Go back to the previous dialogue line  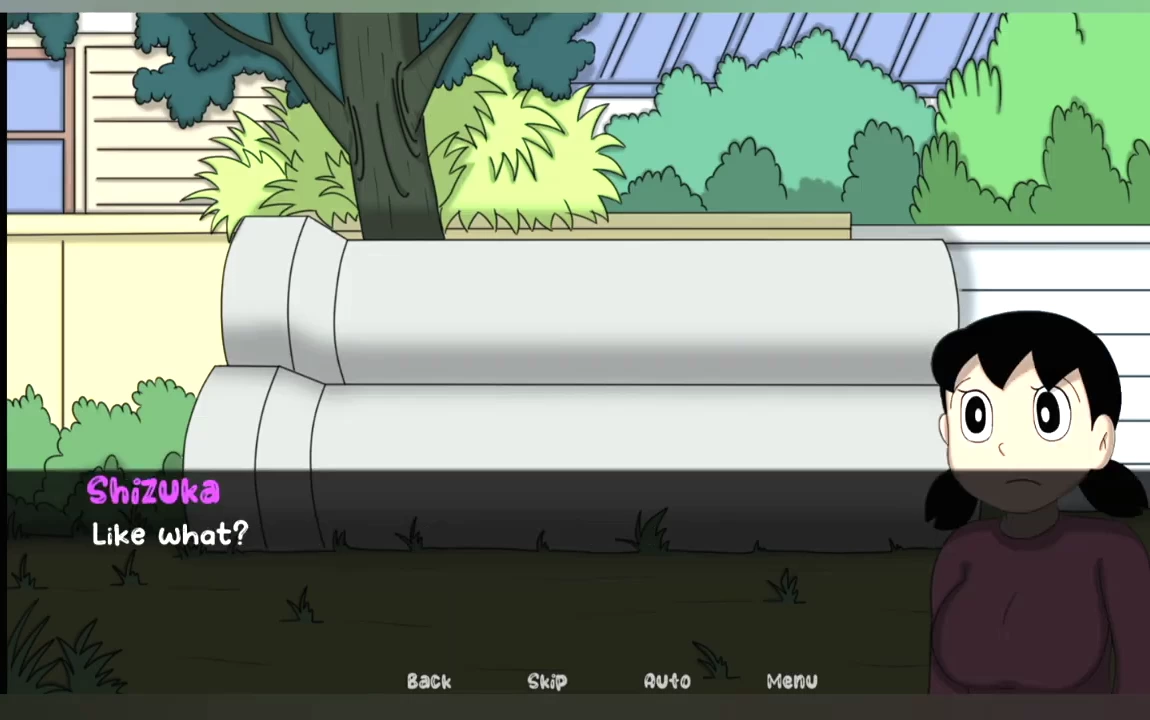[x=429, y=681]
